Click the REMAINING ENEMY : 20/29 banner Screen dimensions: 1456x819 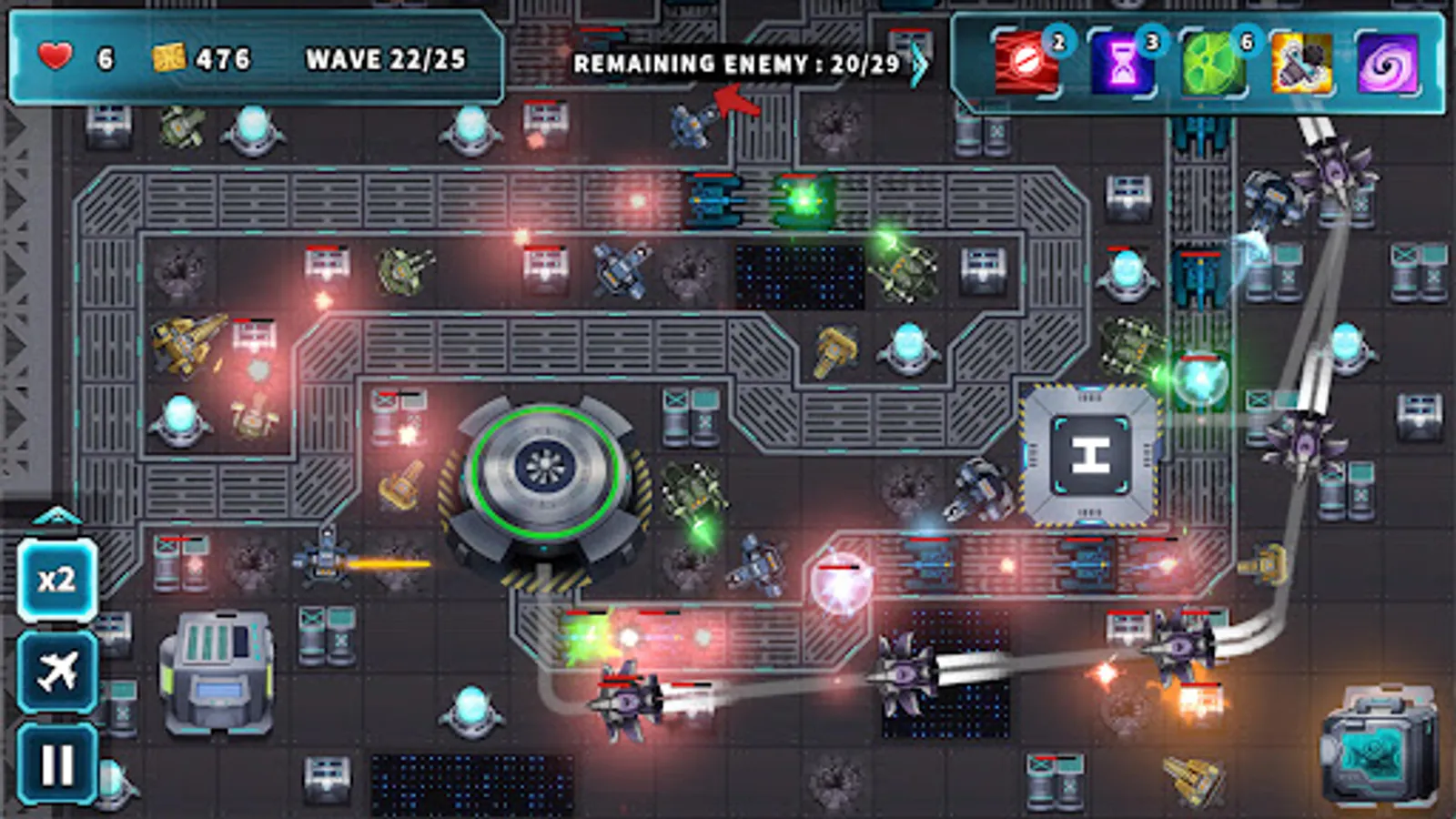coord(737,64)
